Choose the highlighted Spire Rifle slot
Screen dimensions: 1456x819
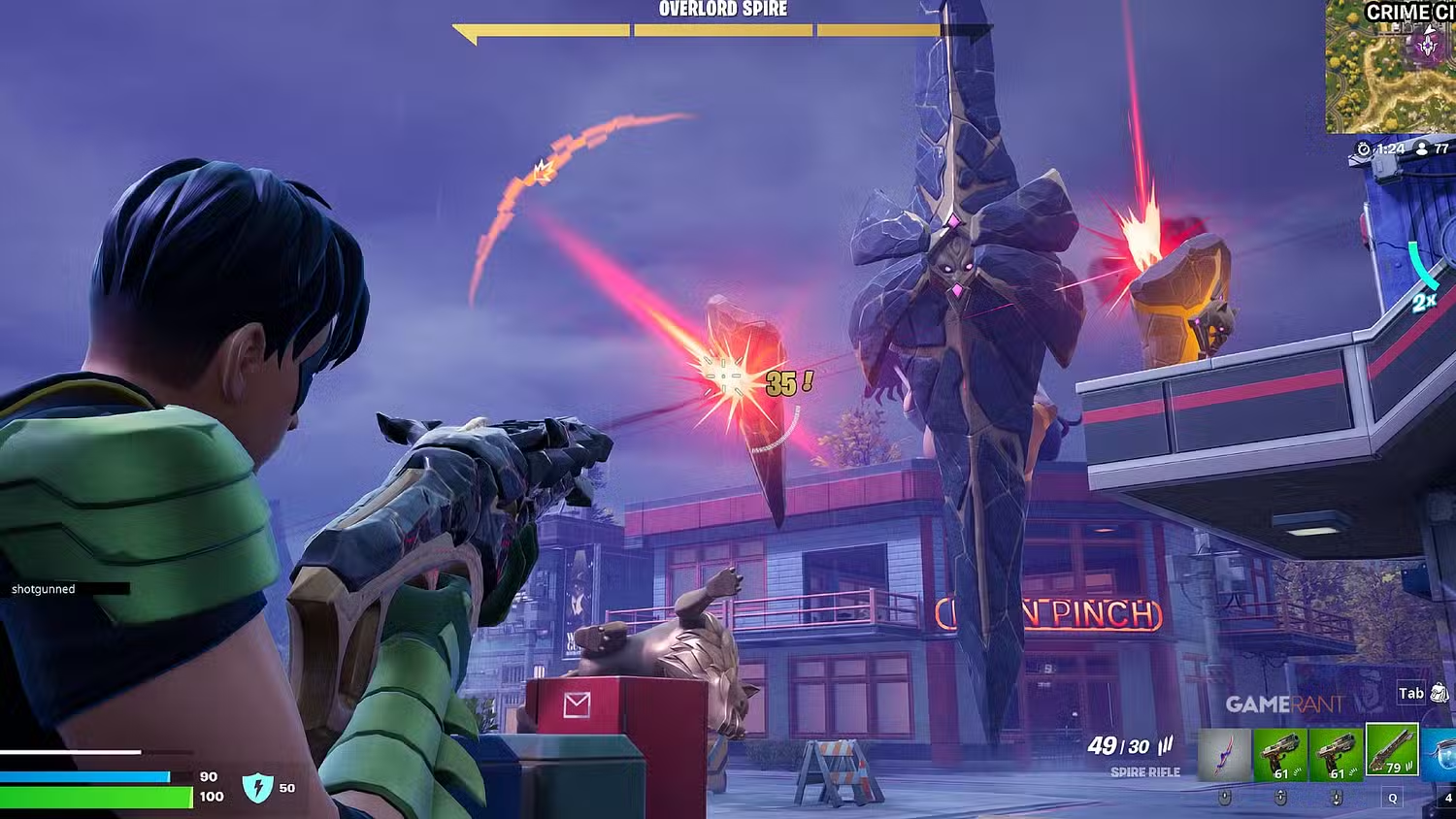click(1392, 750)
